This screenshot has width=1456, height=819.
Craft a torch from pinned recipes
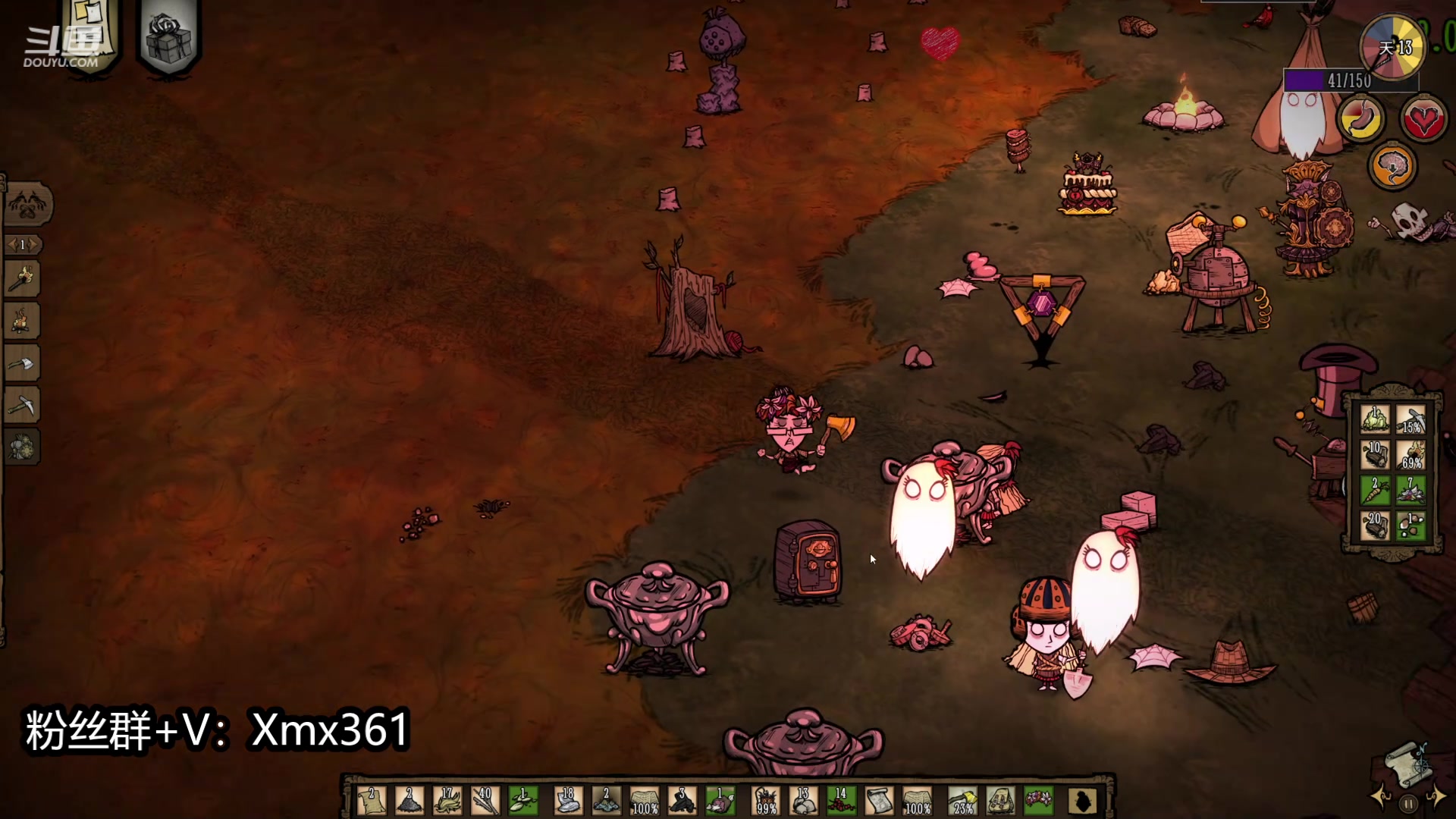22,280
